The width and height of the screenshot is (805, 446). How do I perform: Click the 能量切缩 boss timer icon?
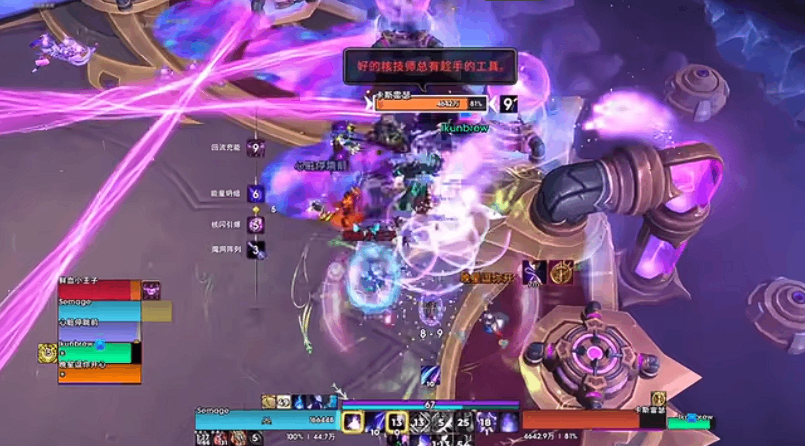pyautogui.click(x=256, y=194)
